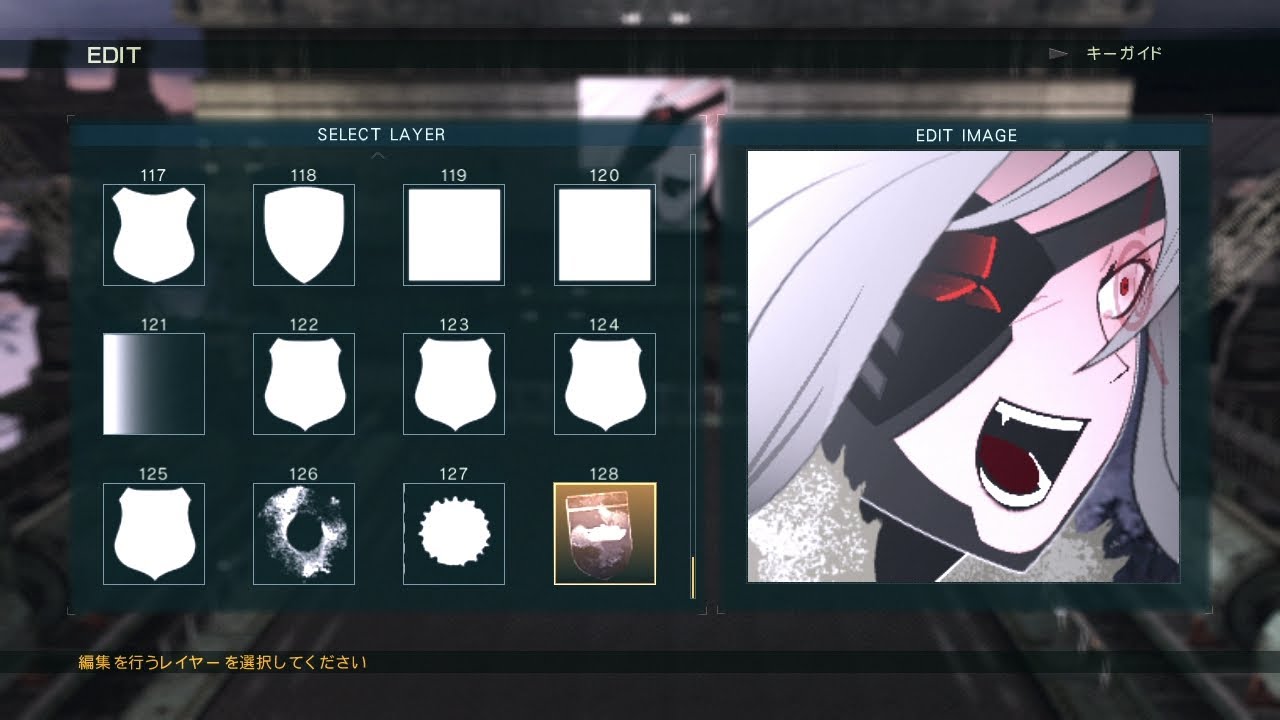The height and width of the screenshot is (720, 1280).
Task: Pick the white square shape on layer 119
Action: tap(453, 234)
